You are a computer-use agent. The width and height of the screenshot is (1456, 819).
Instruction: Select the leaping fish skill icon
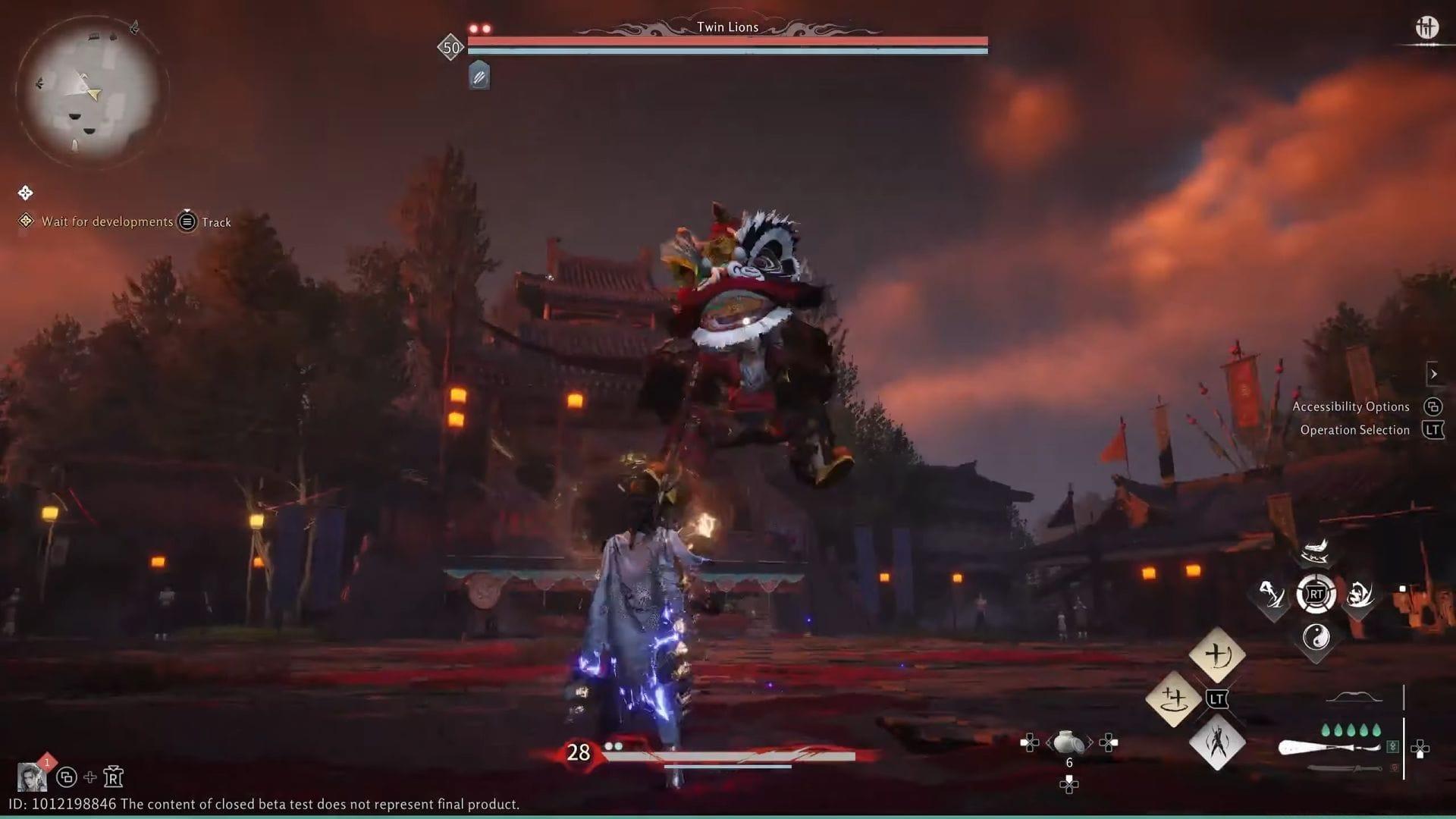click(x=1314, y=551)
